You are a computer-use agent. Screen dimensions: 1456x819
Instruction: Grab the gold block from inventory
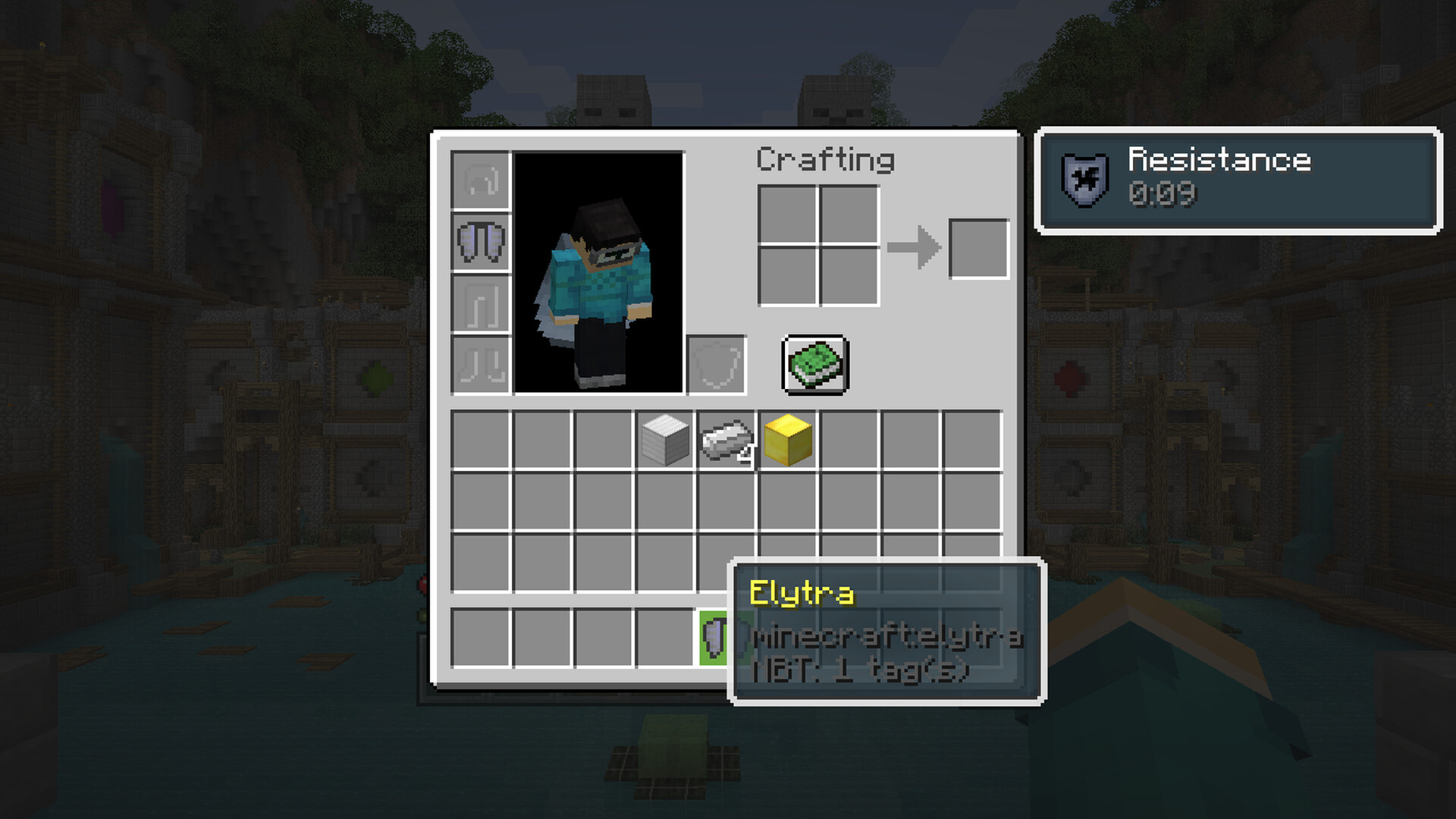[x=788, y=440]
